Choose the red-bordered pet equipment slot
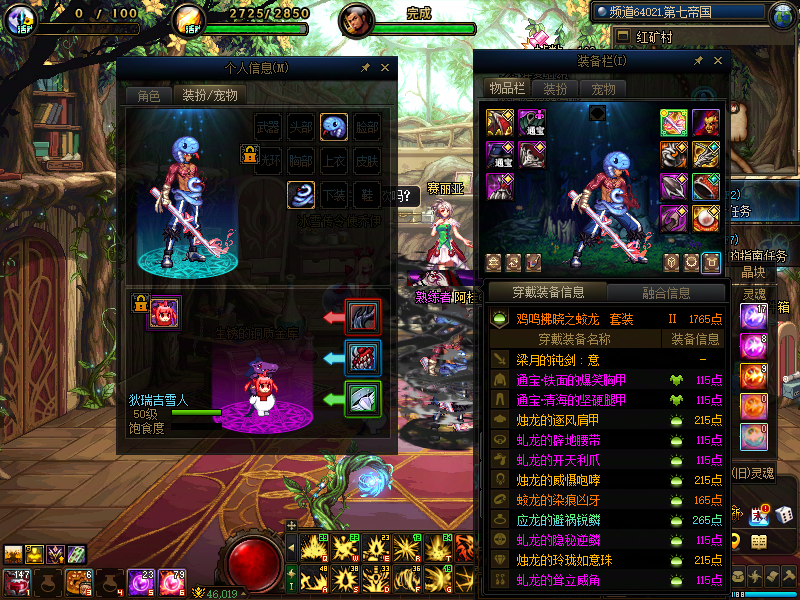Image resolution: width=800 pixels, height=600 pixels. click(362, 317)
